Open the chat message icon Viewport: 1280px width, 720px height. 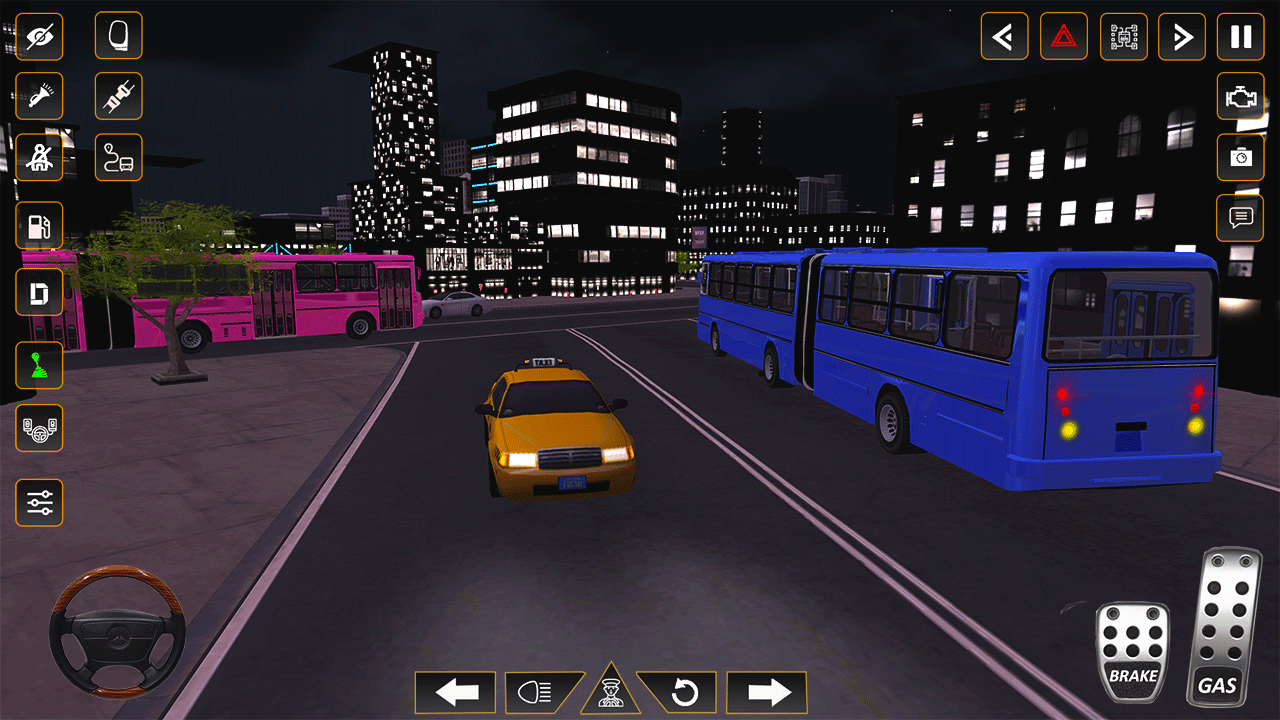[1241, 218]
